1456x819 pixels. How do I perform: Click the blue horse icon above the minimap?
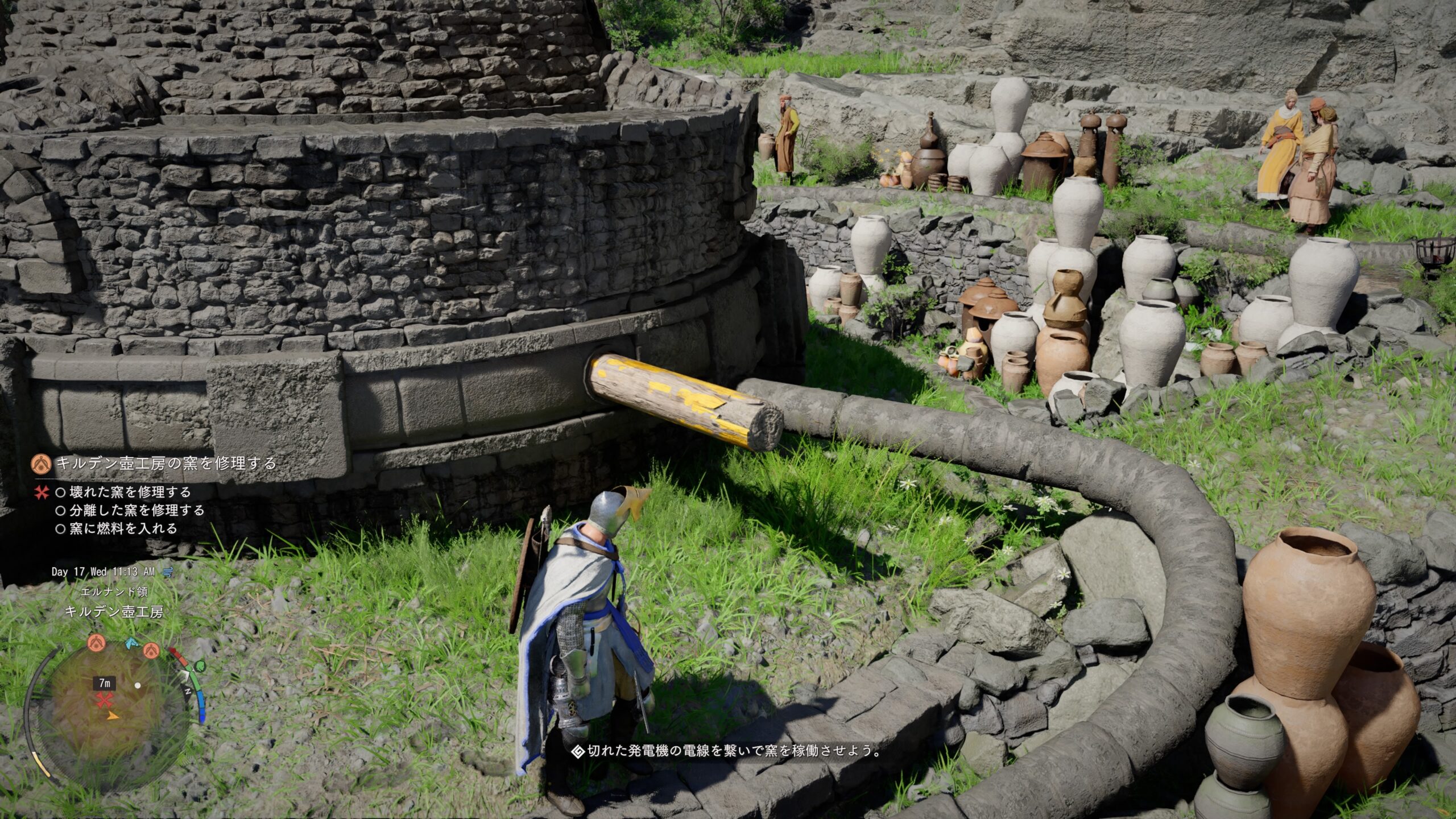point(132,643)
